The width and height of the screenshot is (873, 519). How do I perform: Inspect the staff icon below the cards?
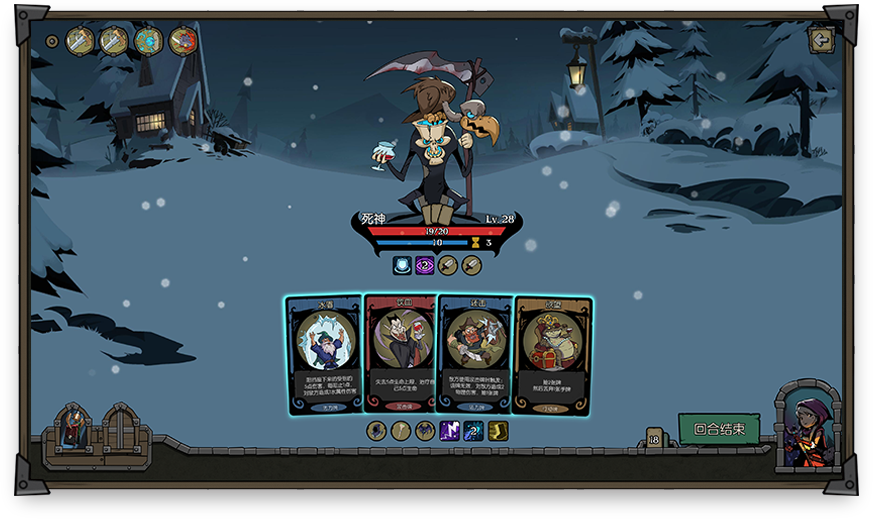point(401,431)
